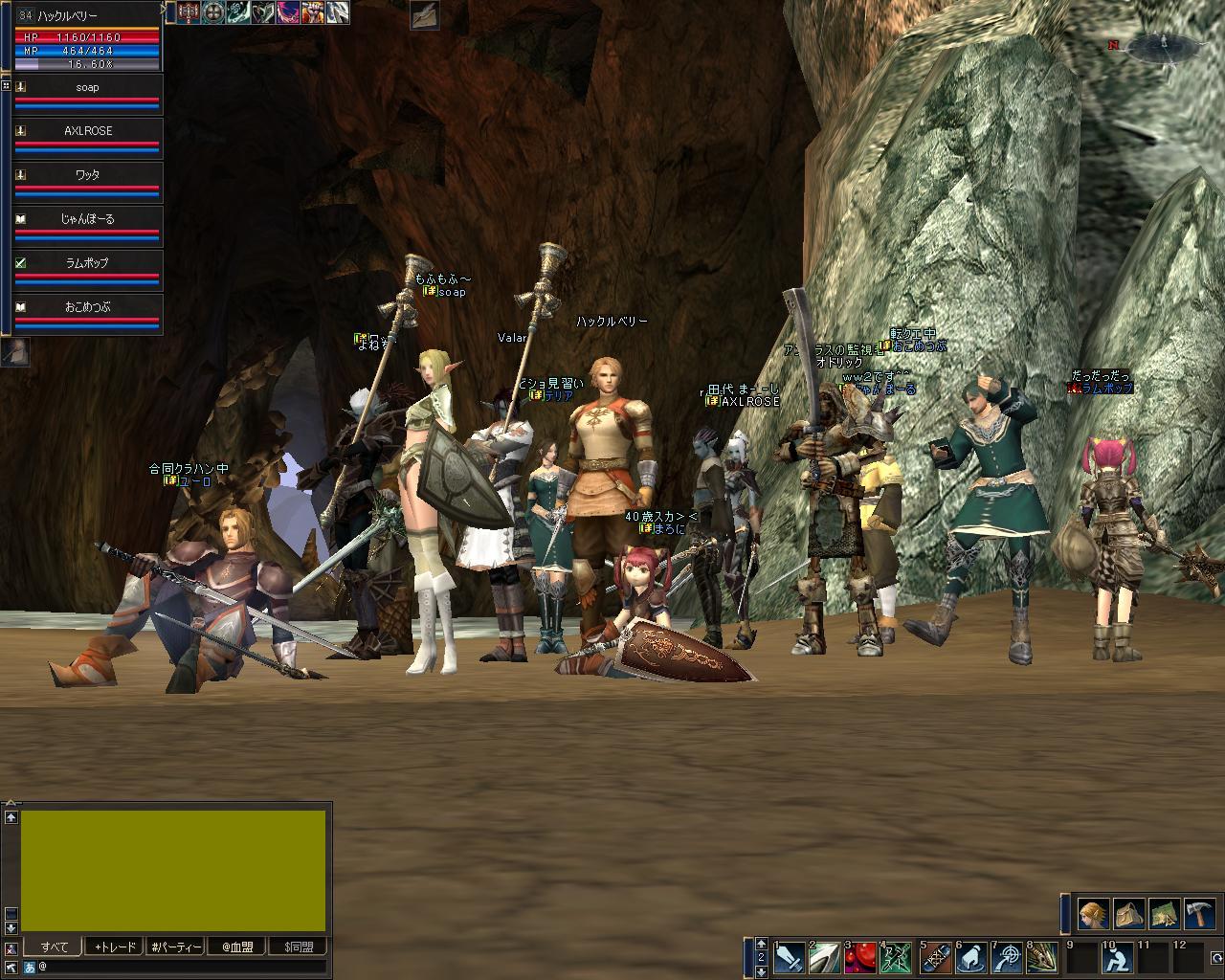The image size is (1225, 980).
Task: Use the red potion in hotbar slot 3
Action: [x=862, y=958]
